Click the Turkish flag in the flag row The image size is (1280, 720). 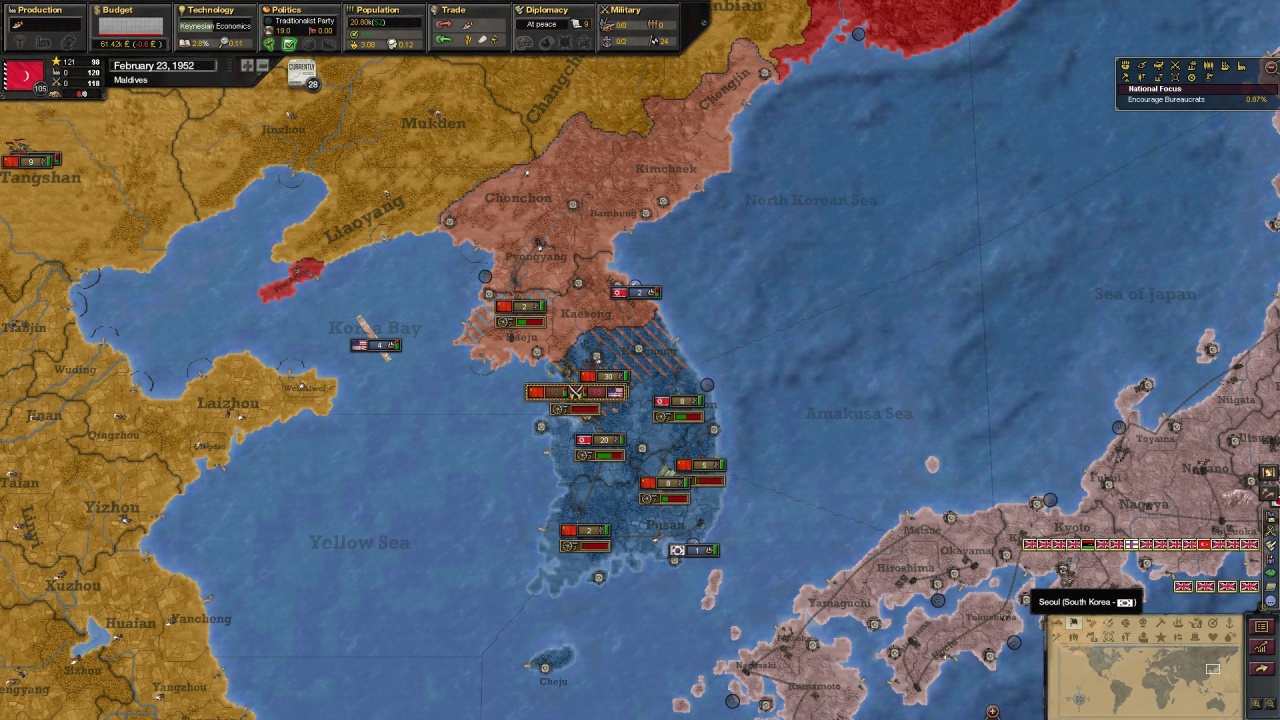click(1204, 544)
